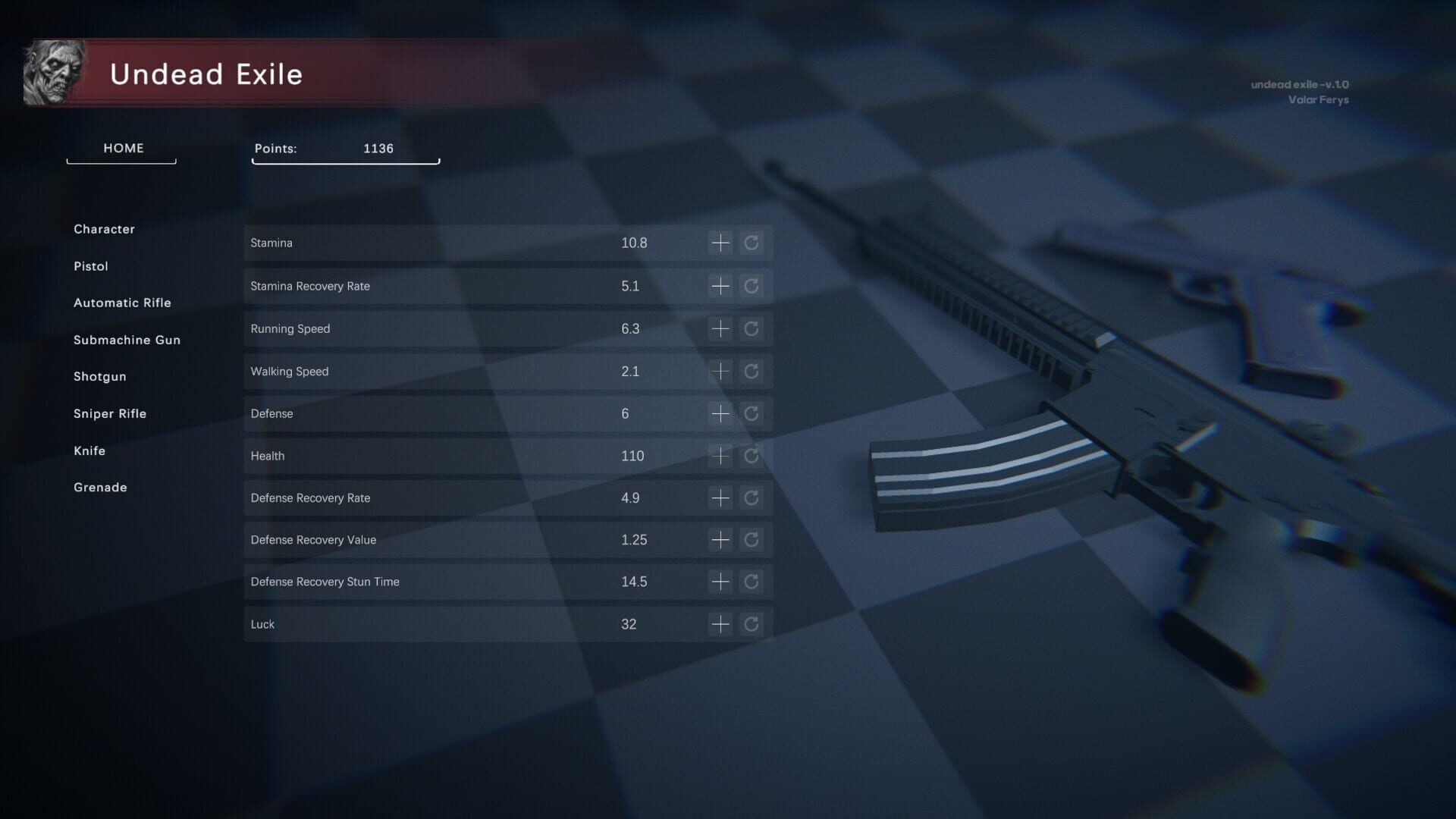Open the Character upgrade section
Viewport: 1456px width, 819px height.
click(104, 229)
